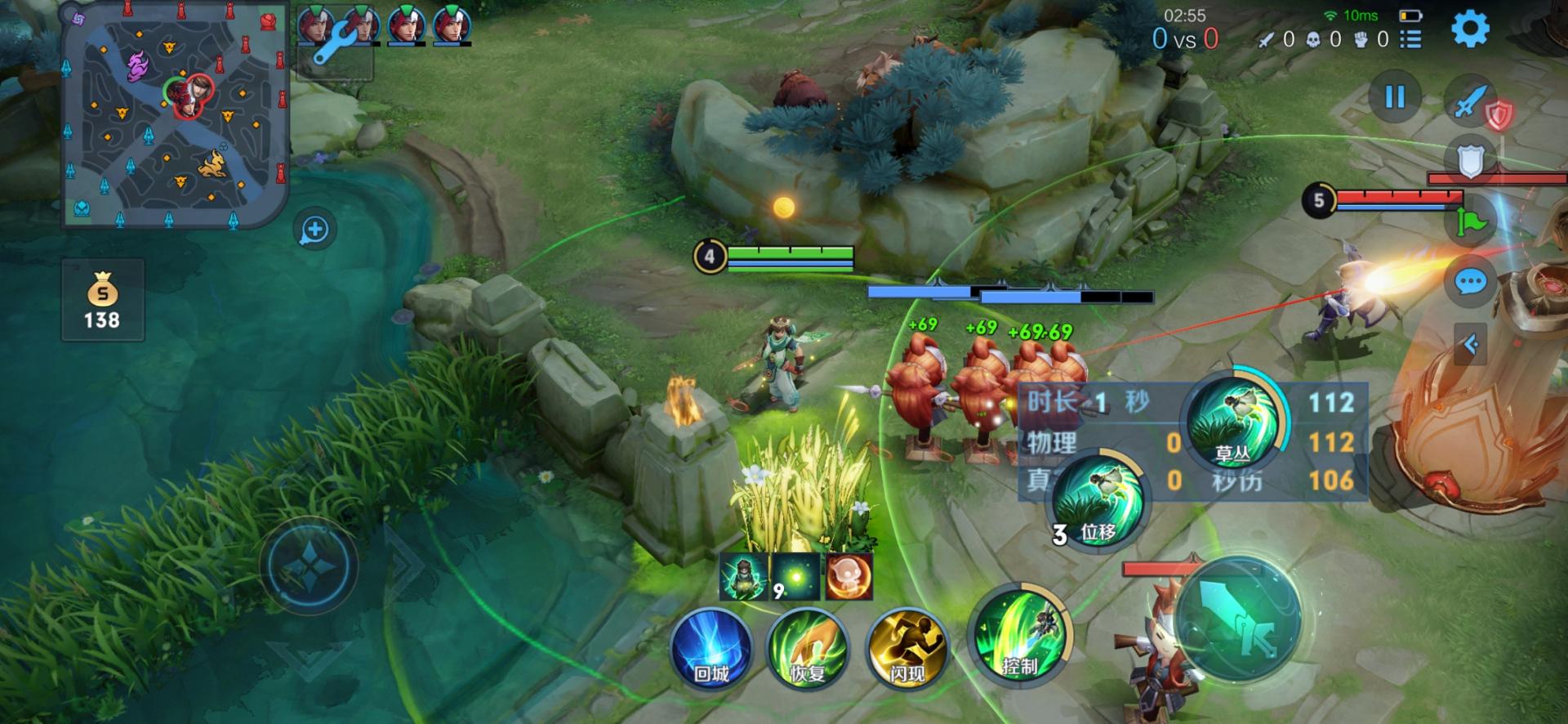Click the magnifier plus button near the minimap
This screenshot has width=1568, height=724.
[314, 230]
